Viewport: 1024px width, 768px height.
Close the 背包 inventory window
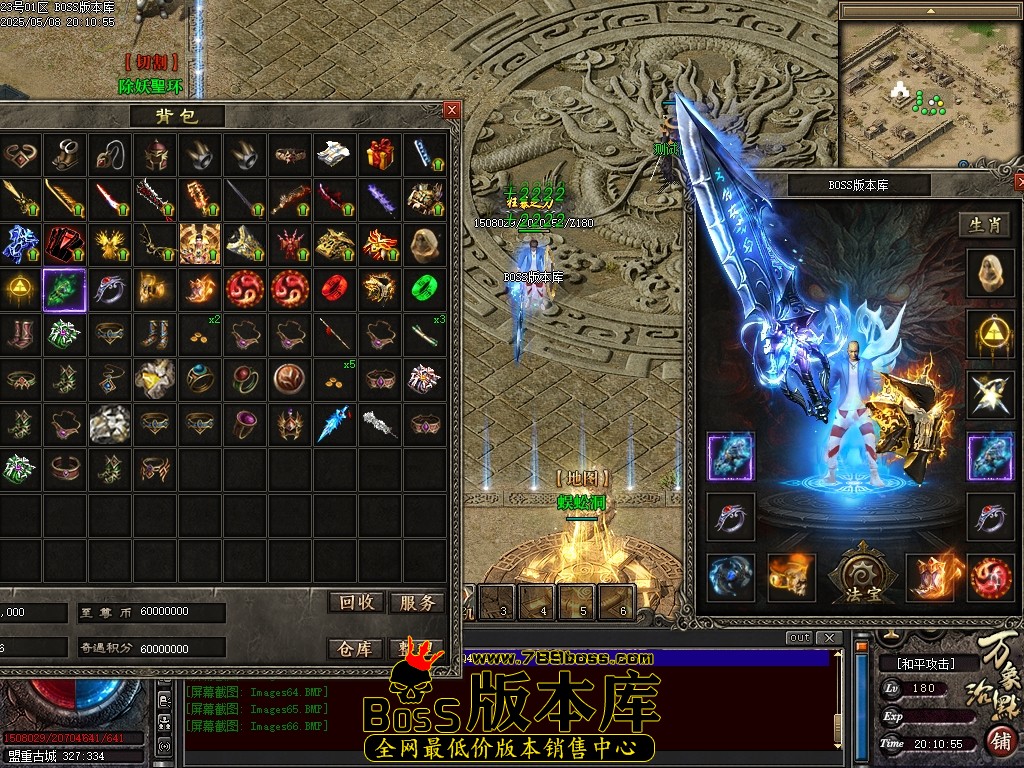point(452,110)
